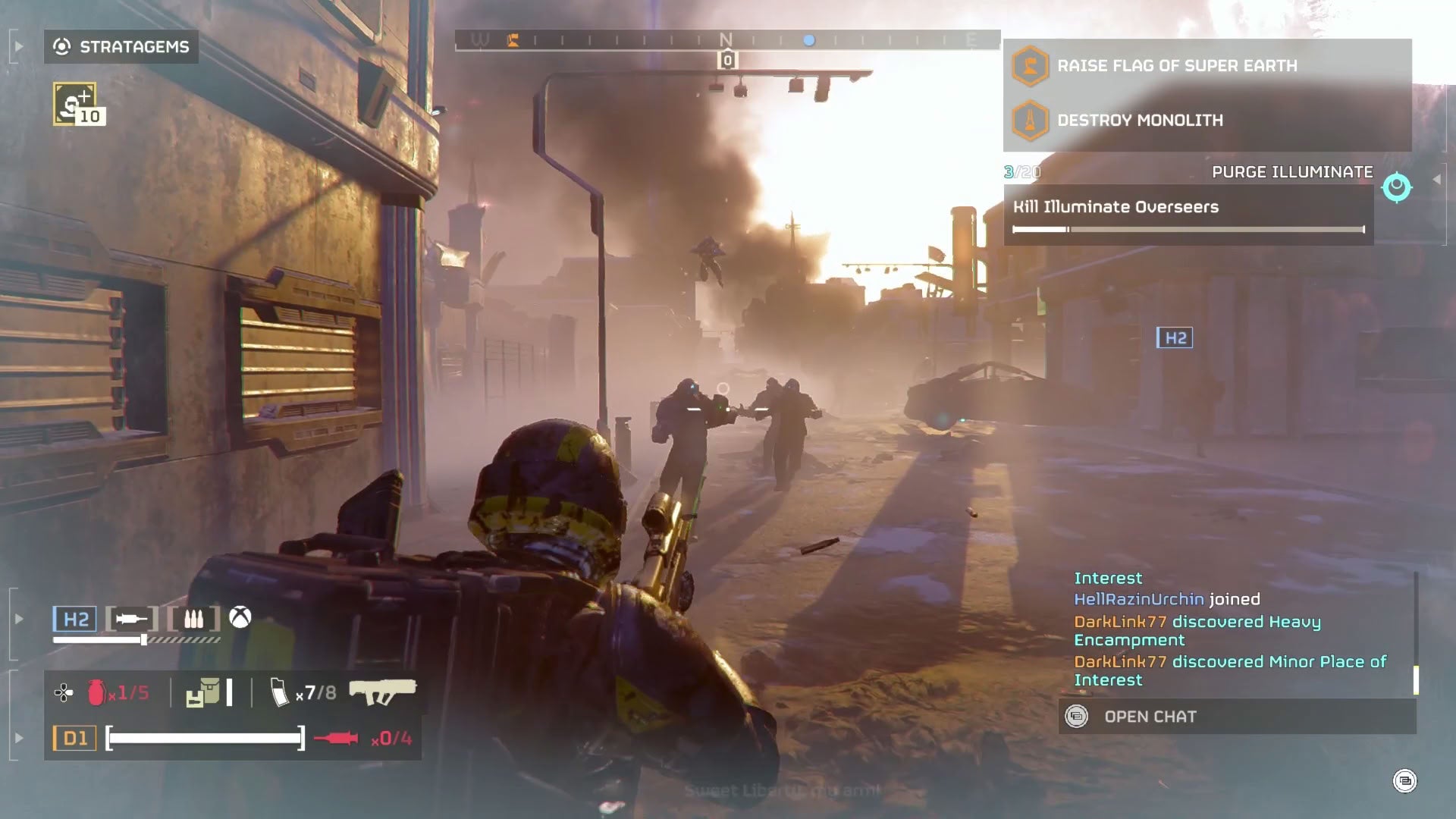This screenshot has width=1456, height=819.
Task: Click the magazine ammo icon showing x7/8
Action: (x=281, y=692)
